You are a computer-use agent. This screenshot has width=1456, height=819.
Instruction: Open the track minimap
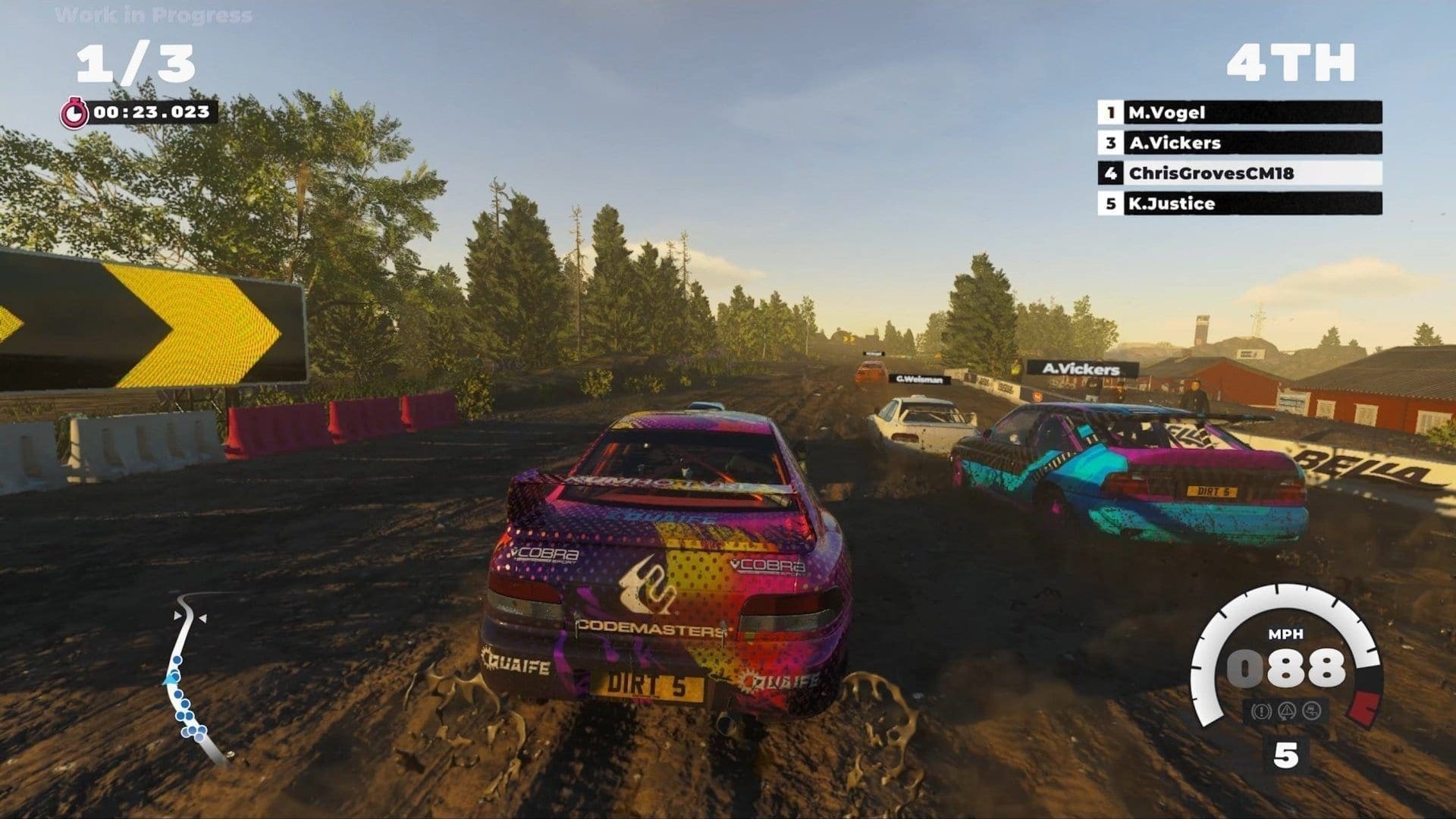[190, 676]
